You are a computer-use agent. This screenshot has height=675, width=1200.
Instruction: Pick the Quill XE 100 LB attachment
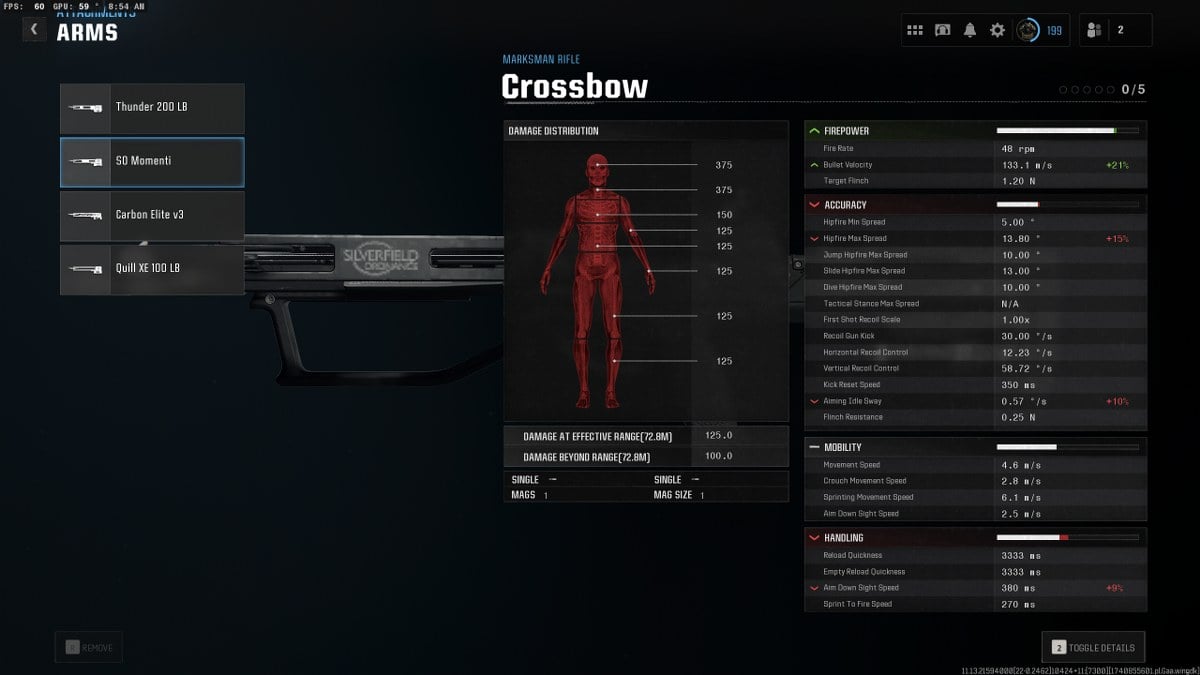click(x=152, y=270)
